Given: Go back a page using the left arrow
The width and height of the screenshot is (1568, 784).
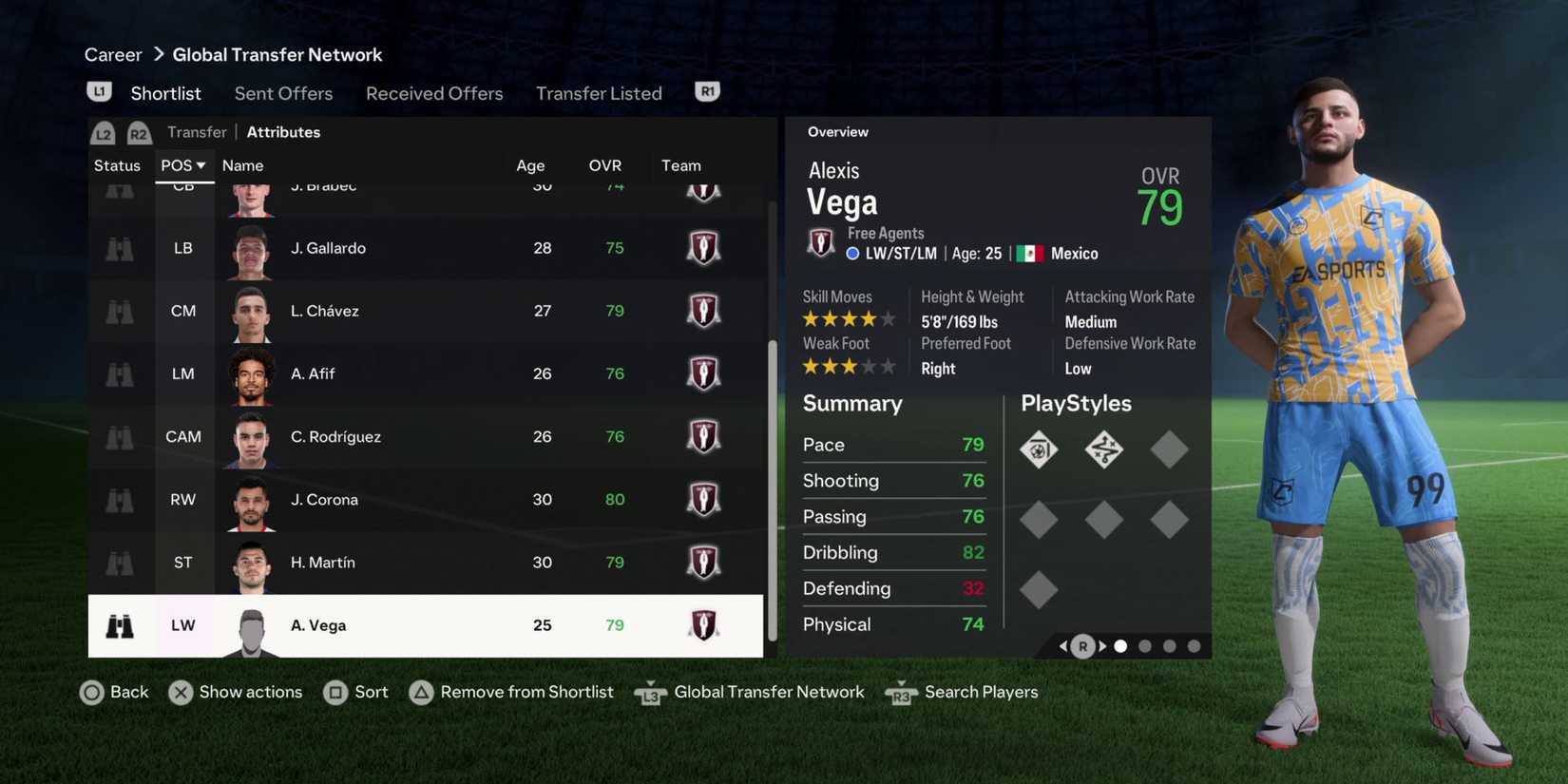Looking at the screenshot, I should (1063, 645).
